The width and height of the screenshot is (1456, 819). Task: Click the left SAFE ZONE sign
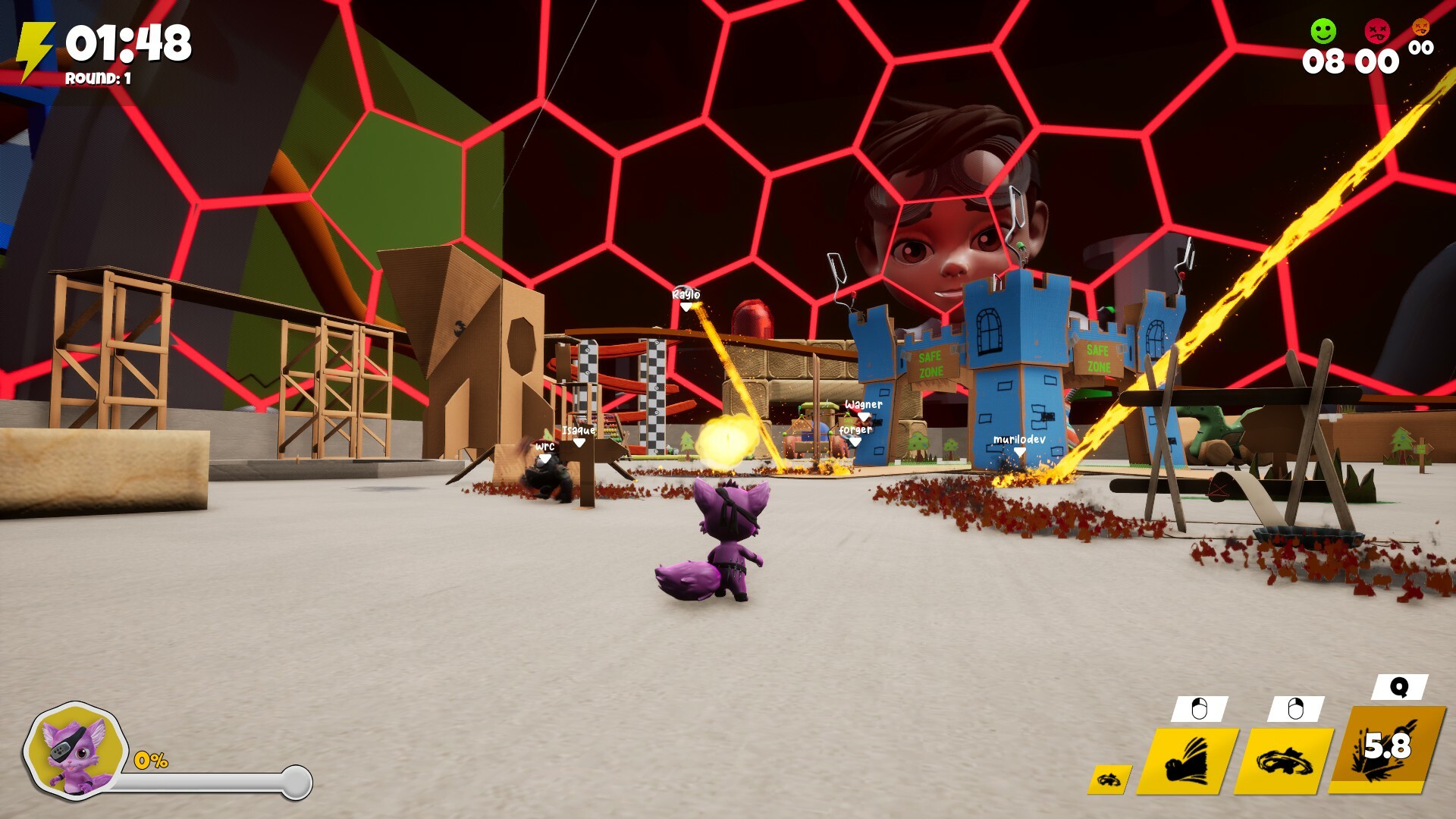tap(930, 363)
